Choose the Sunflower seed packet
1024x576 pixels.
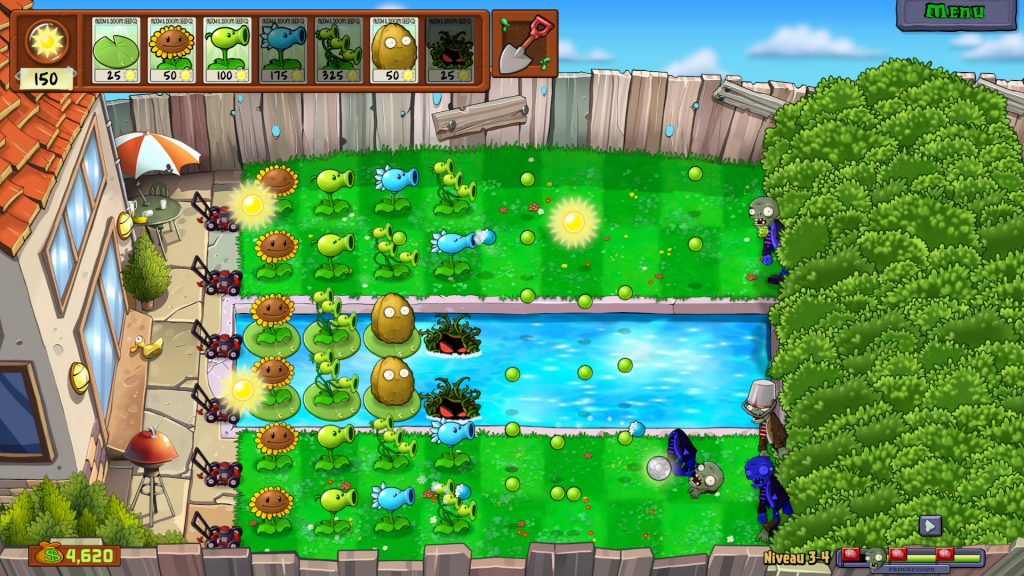tap(172, 49)
